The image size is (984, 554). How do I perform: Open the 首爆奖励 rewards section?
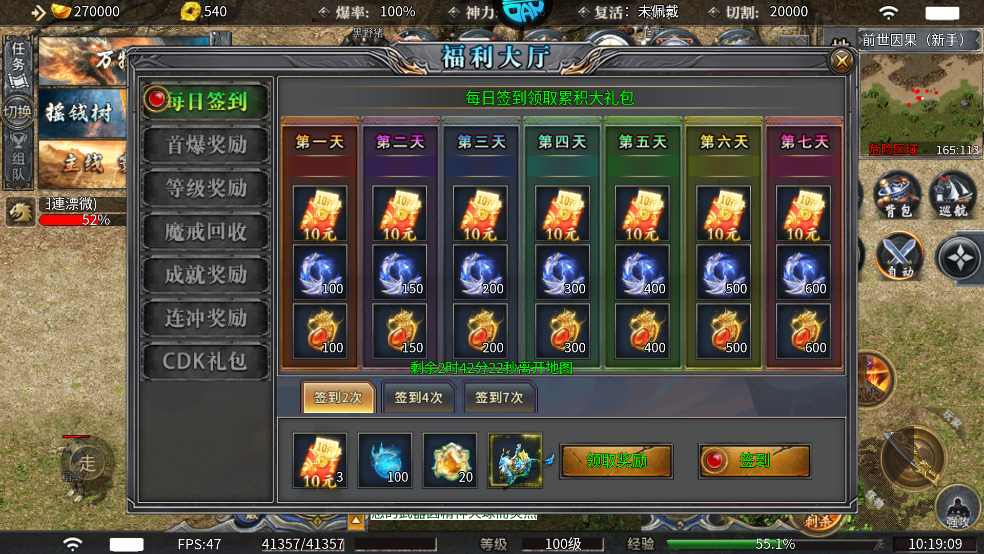point(206,144)
